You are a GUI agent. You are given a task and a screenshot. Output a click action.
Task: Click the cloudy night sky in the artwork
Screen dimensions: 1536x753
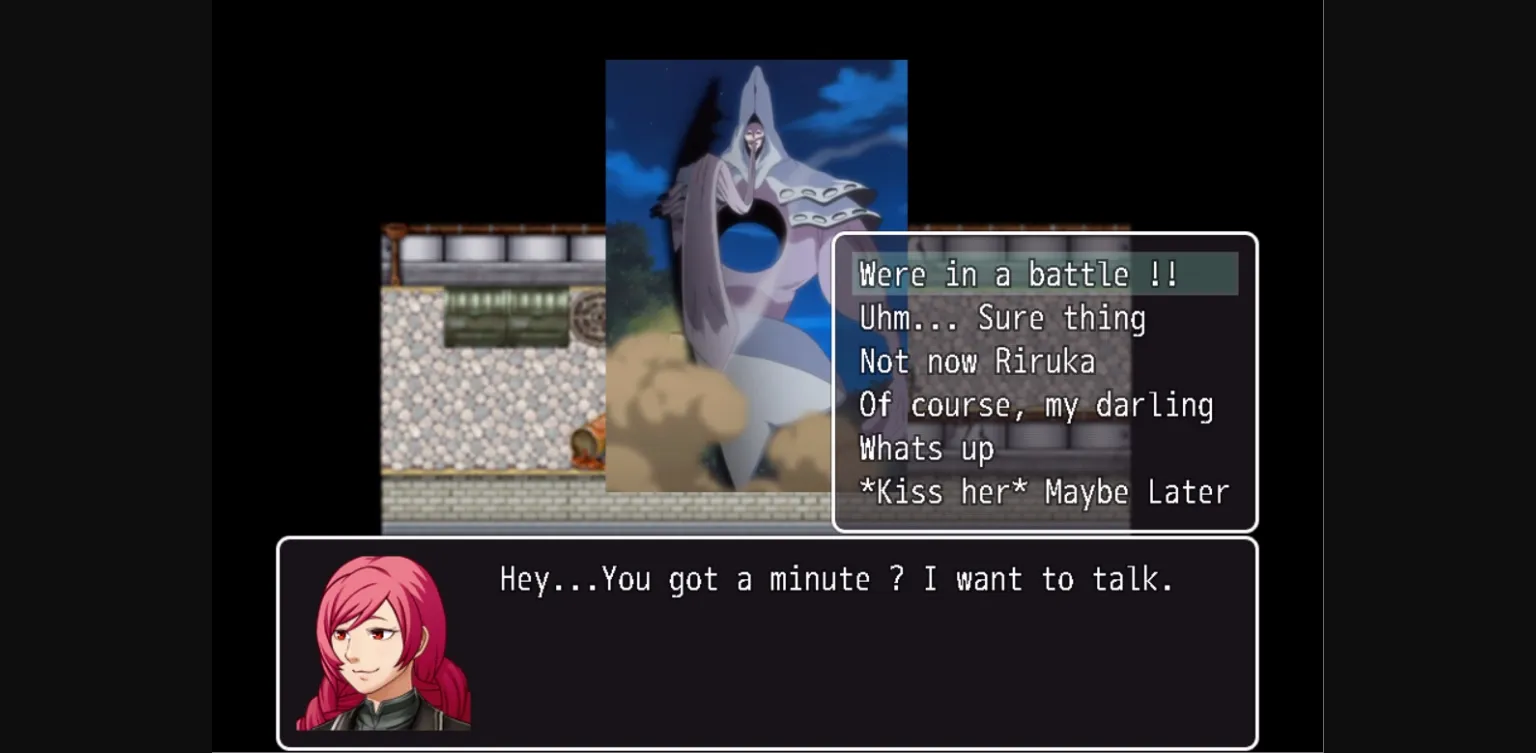660,110
